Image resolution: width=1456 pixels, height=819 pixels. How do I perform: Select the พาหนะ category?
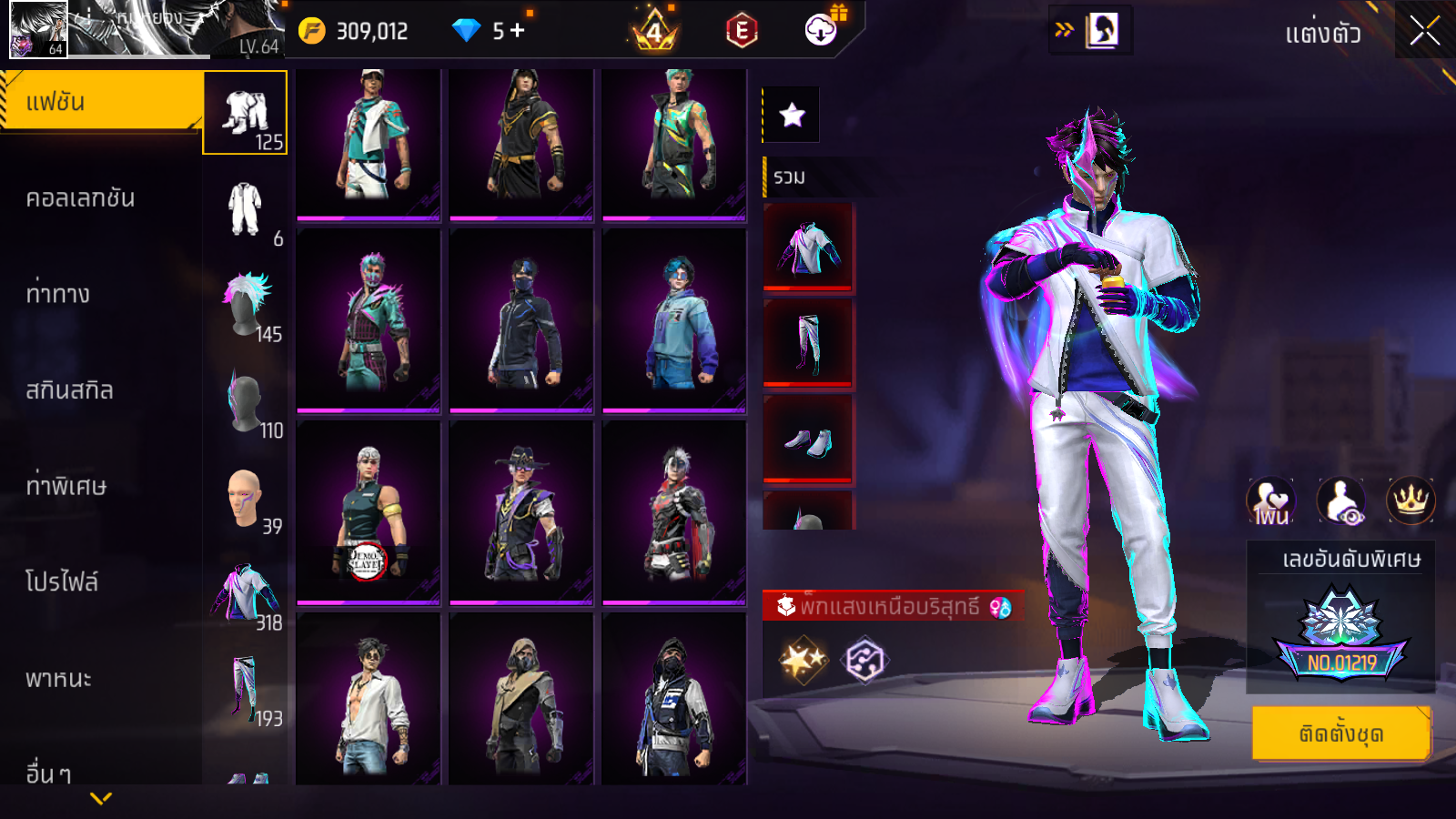pos(59,679)
